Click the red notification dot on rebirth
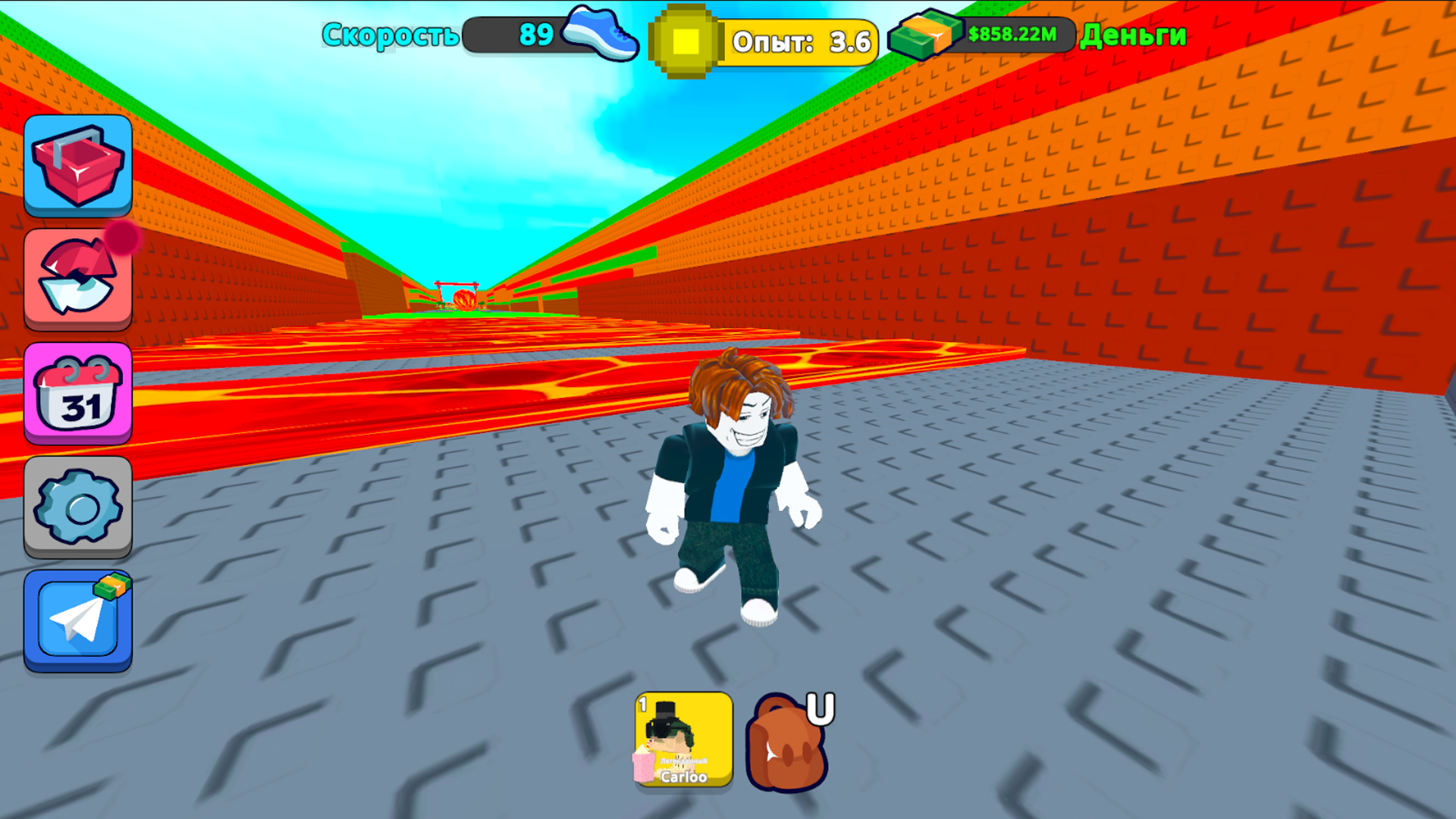The width and height of the screenshot is (1456, 819). coord(124,239)
